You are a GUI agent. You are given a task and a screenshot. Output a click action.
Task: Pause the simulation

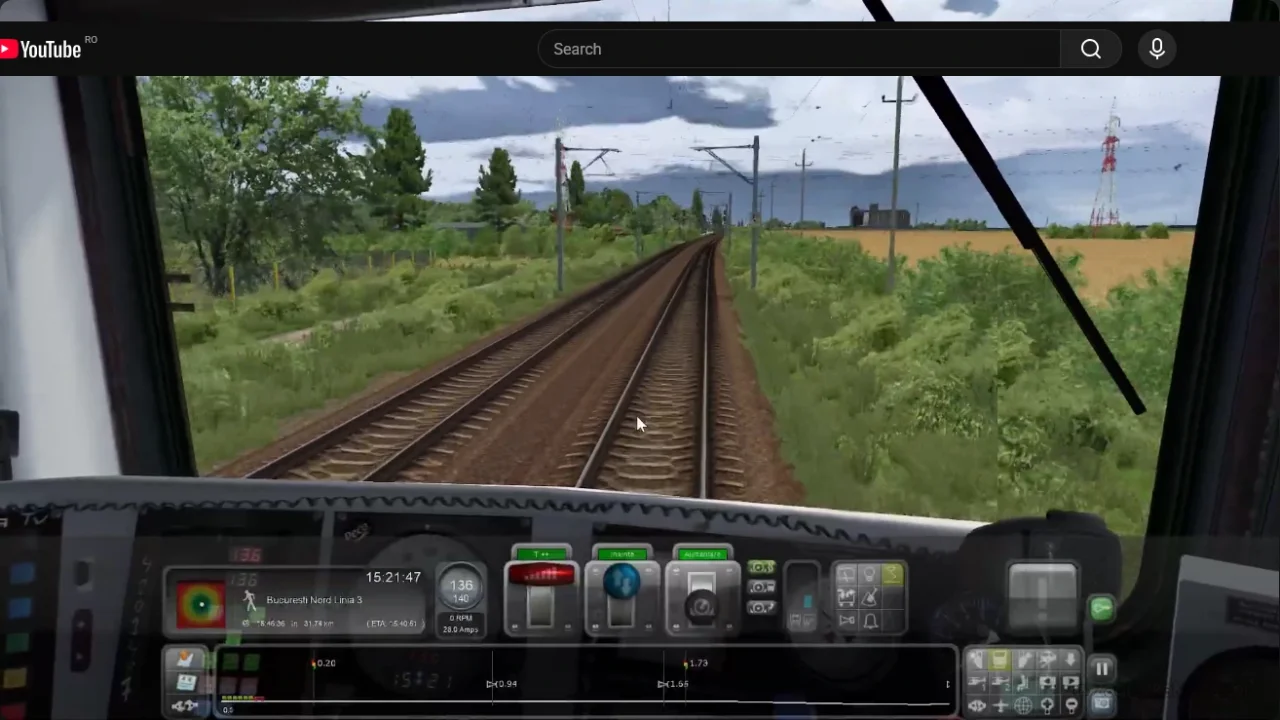1101,669
